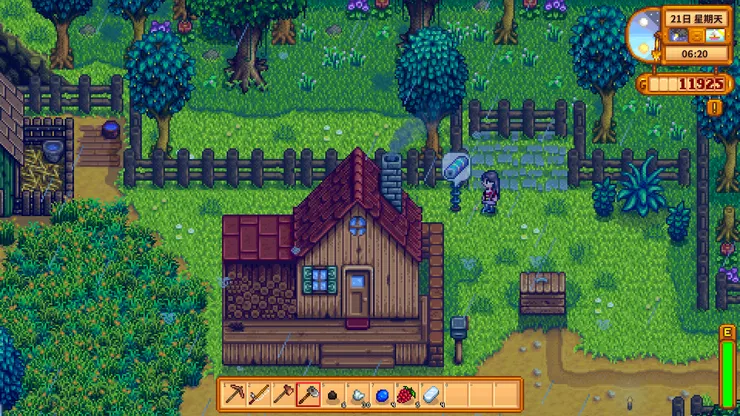Select the blue round gem slot
The width and height of the screenshot is (740, 416).
[381, 393]
